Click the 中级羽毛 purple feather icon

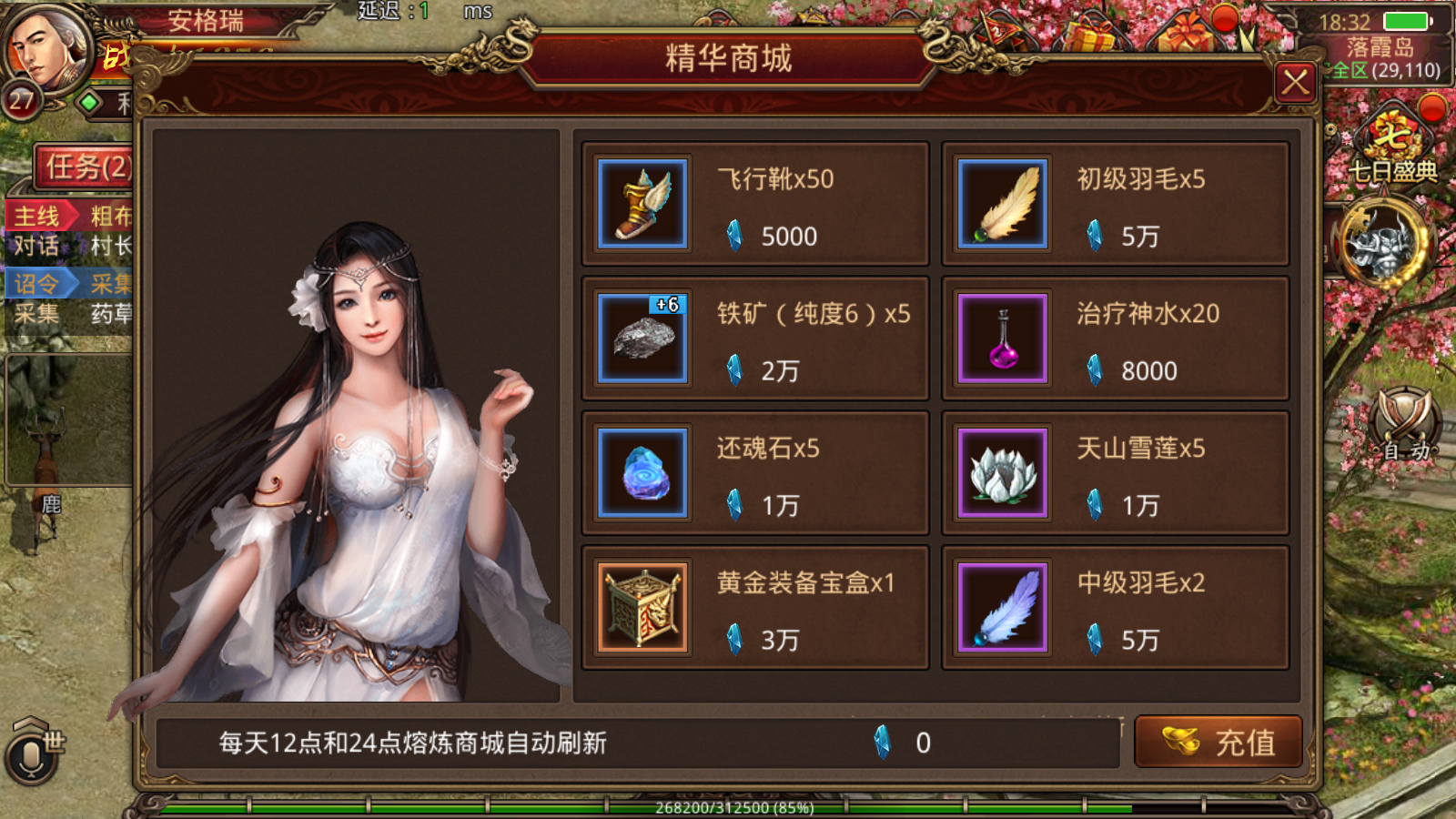1001,607
